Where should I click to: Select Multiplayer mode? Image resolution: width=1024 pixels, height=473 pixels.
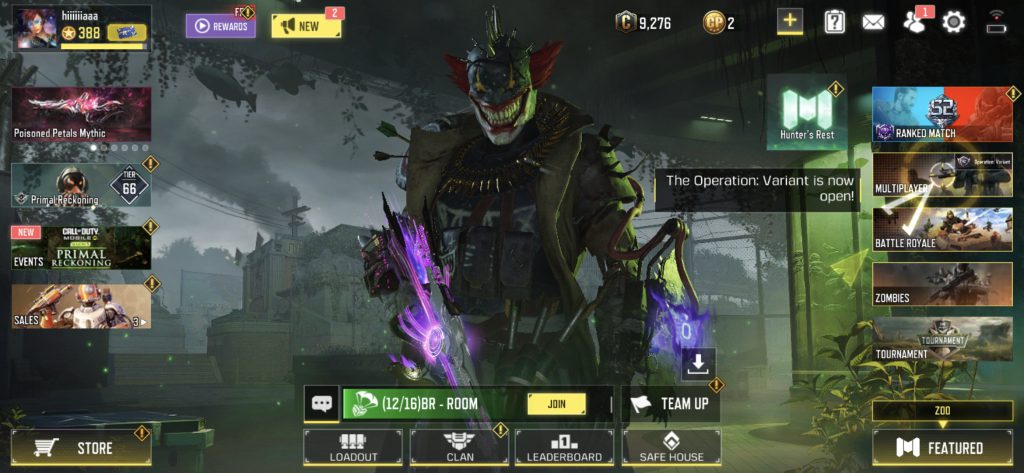(x=941, y=174)
